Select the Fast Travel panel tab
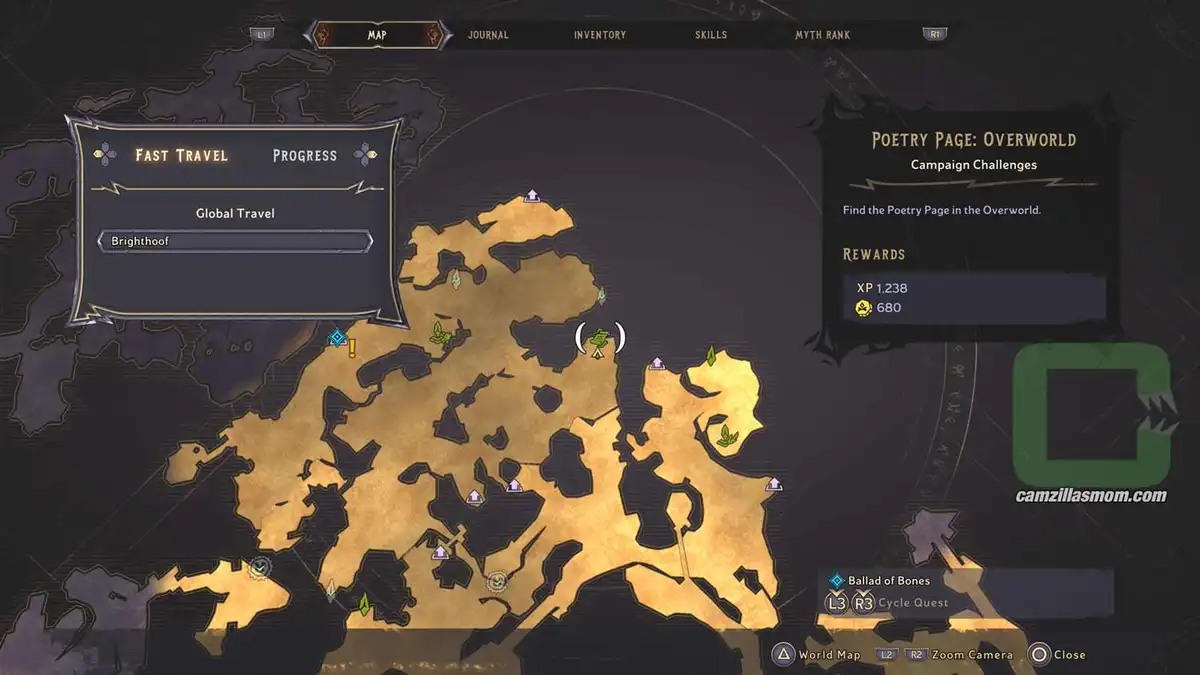This screenshot has height=675, width=1200. [x=182, y=155]
